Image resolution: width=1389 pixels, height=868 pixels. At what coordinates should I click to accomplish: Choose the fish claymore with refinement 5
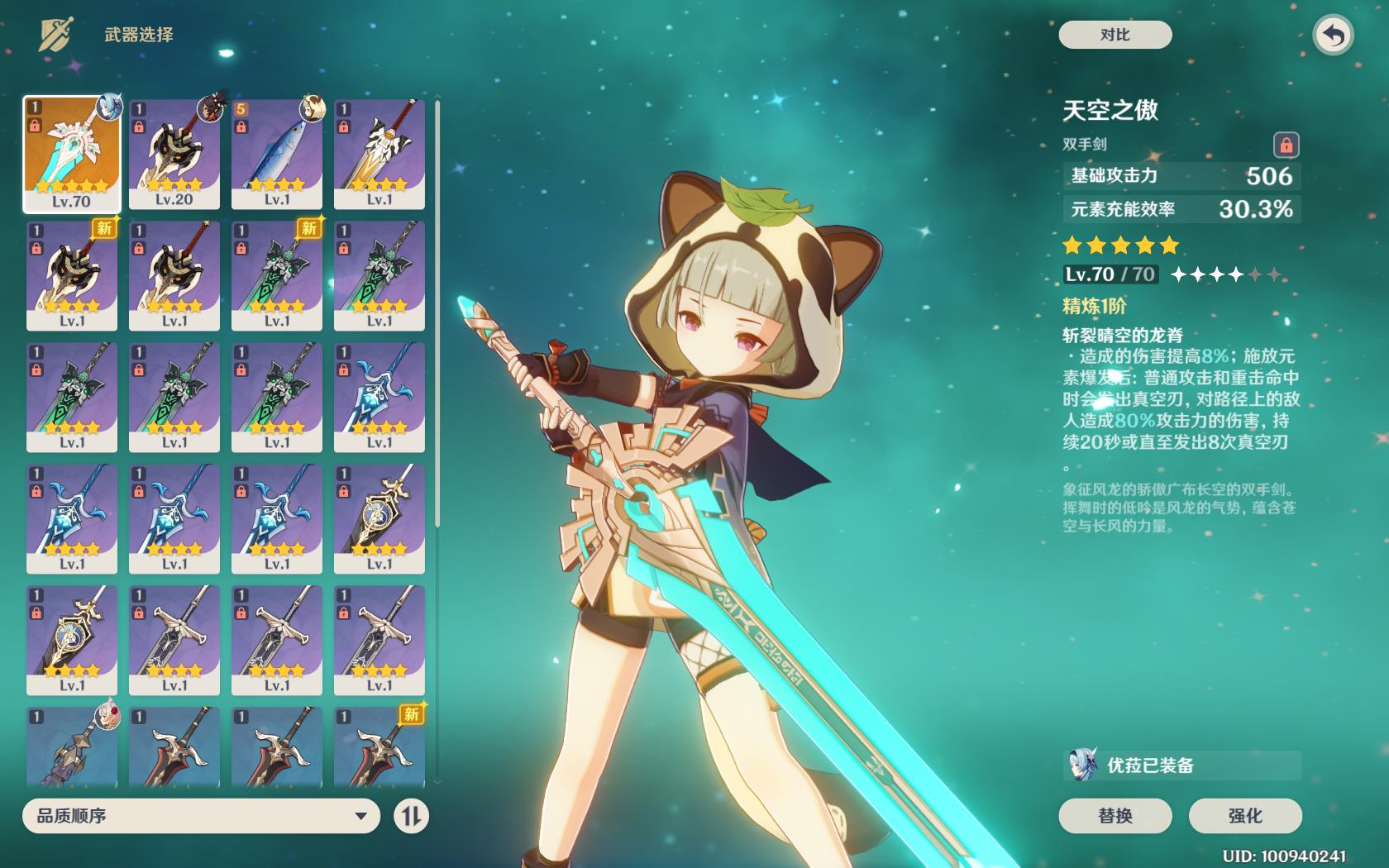point(277,154)
